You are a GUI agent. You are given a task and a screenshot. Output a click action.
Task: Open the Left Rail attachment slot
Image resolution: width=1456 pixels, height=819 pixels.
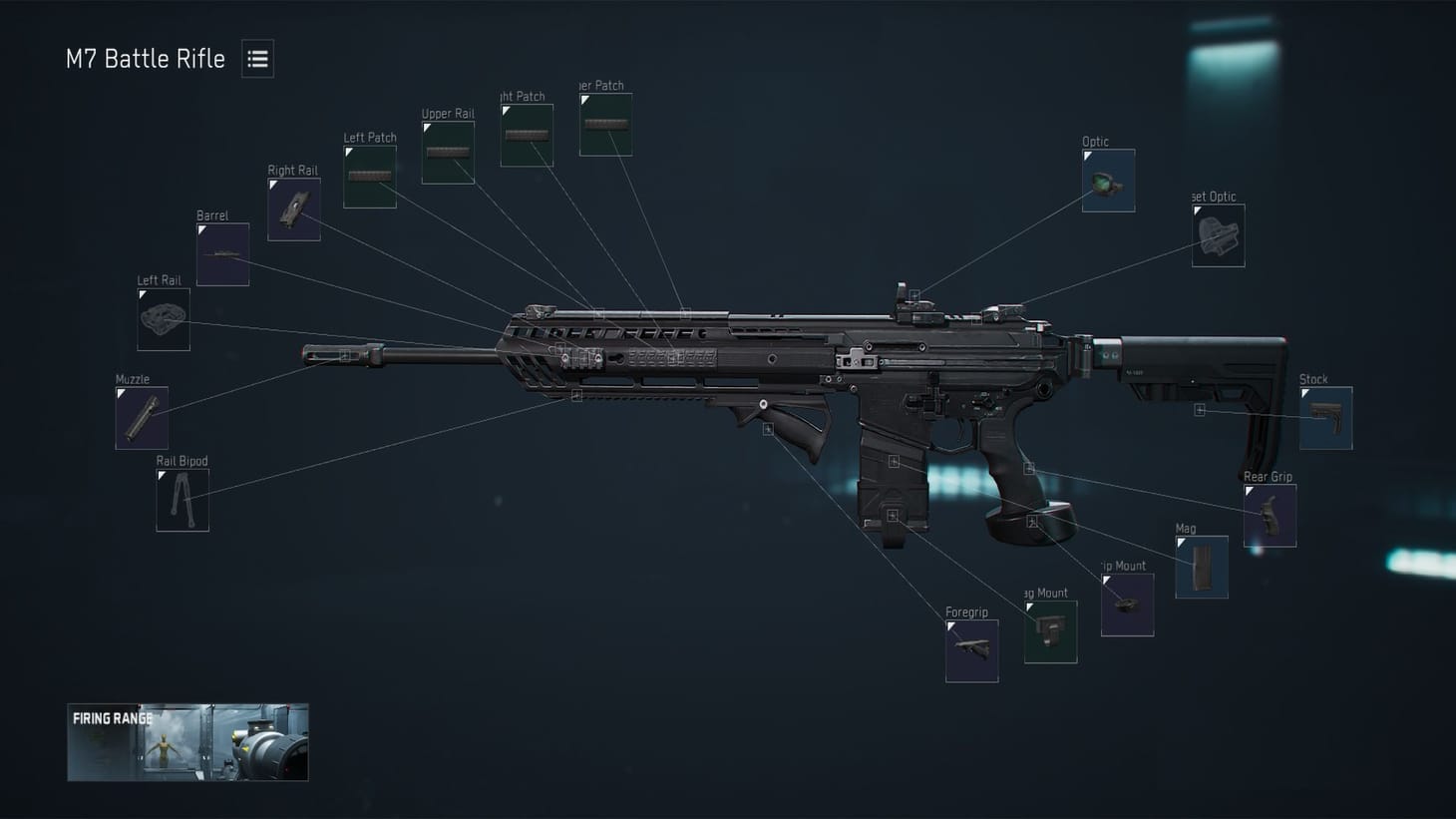pos(162,319)
